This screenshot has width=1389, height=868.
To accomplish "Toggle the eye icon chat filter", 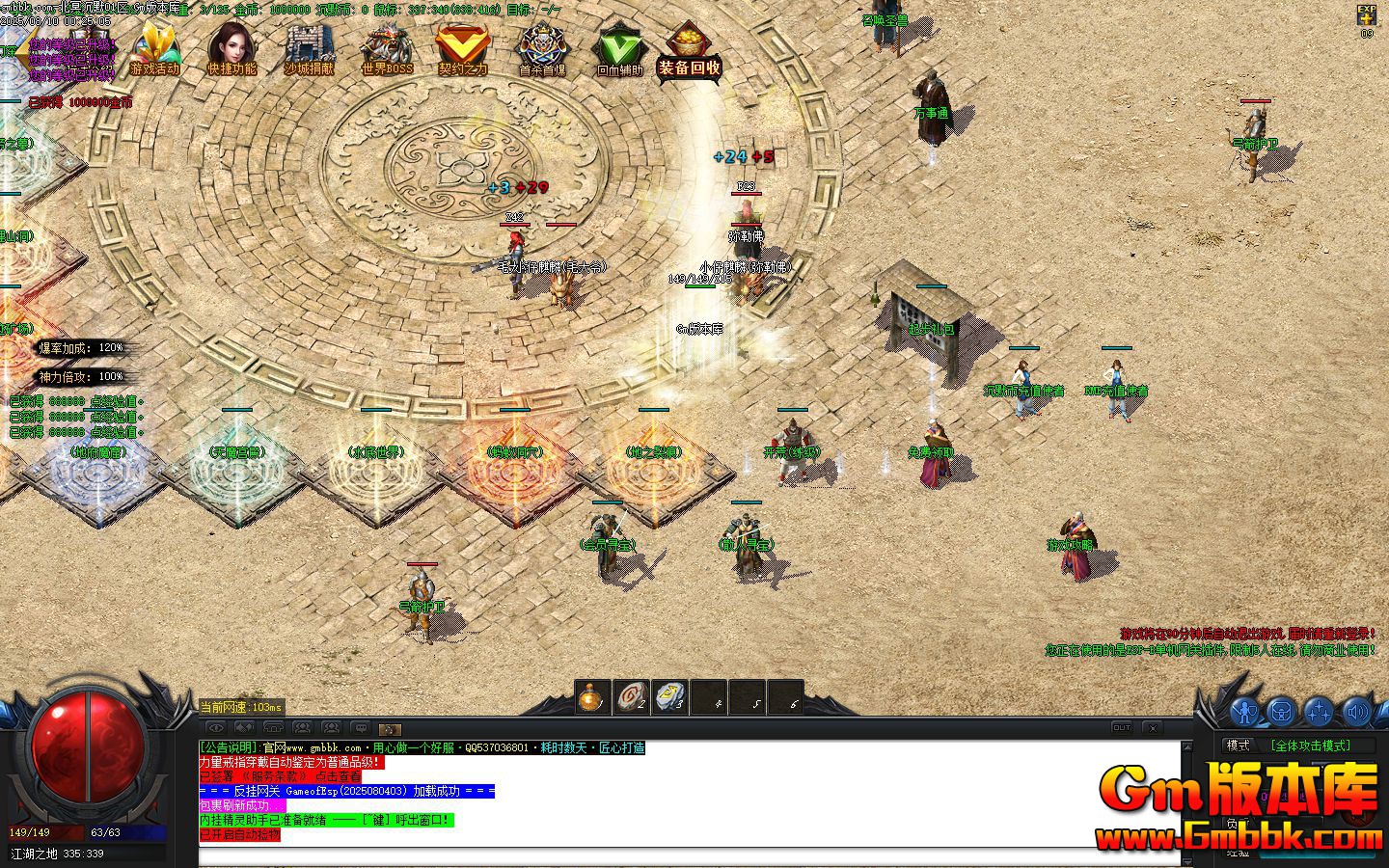I will [216, 726].
